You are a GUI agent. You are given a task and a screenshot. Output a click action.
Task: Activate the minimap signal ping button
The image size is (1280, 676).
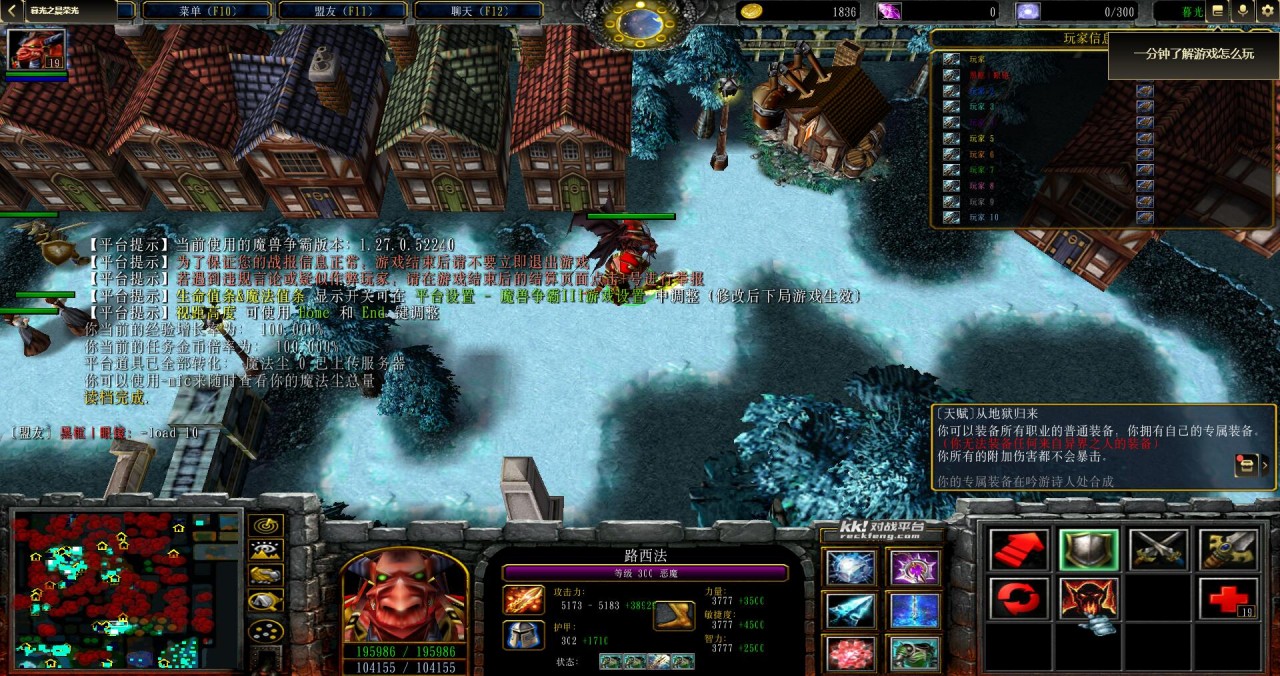tap(265, 525)
